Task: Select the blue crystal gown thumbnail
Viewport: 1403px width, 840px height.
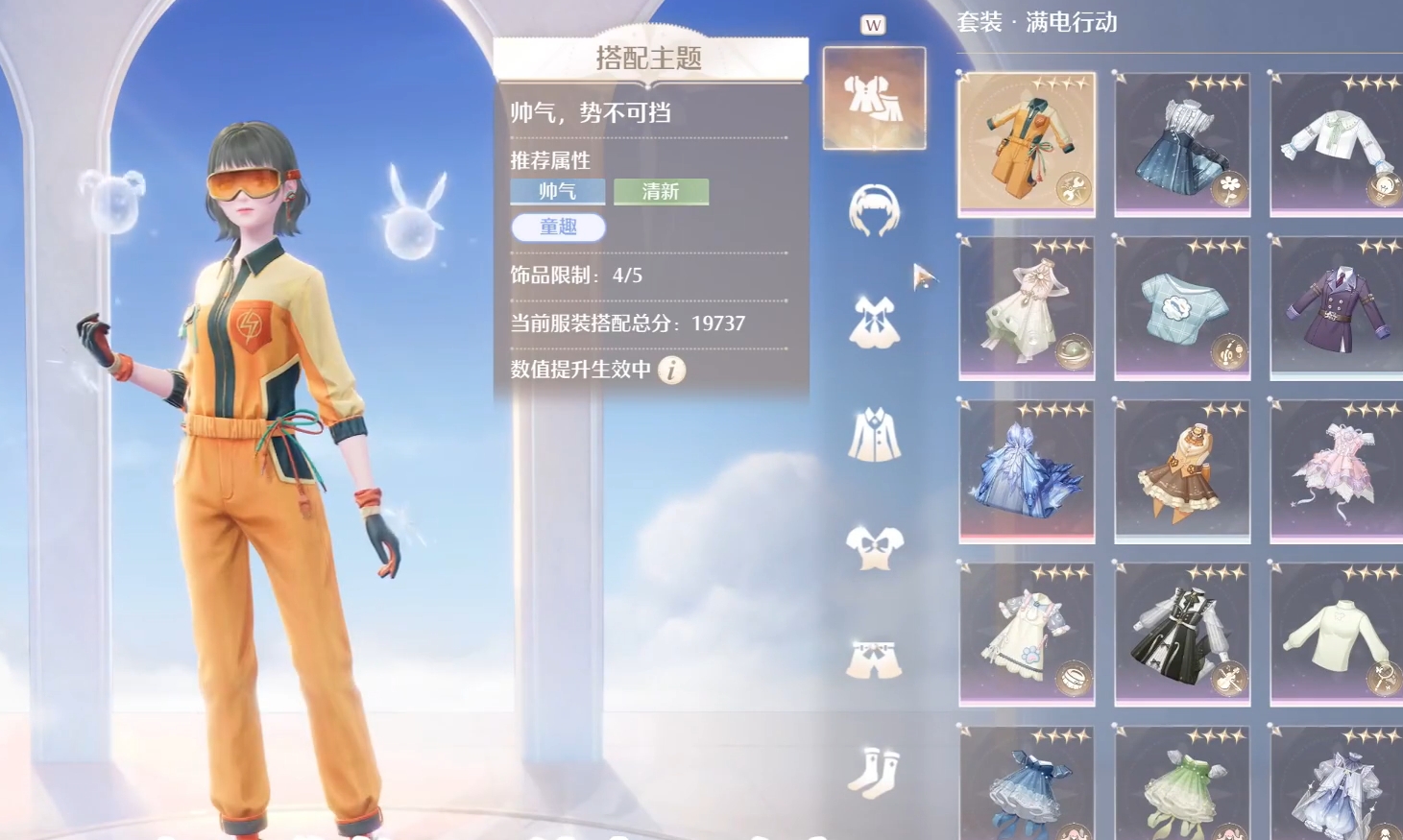Action: click(1025, 468)
